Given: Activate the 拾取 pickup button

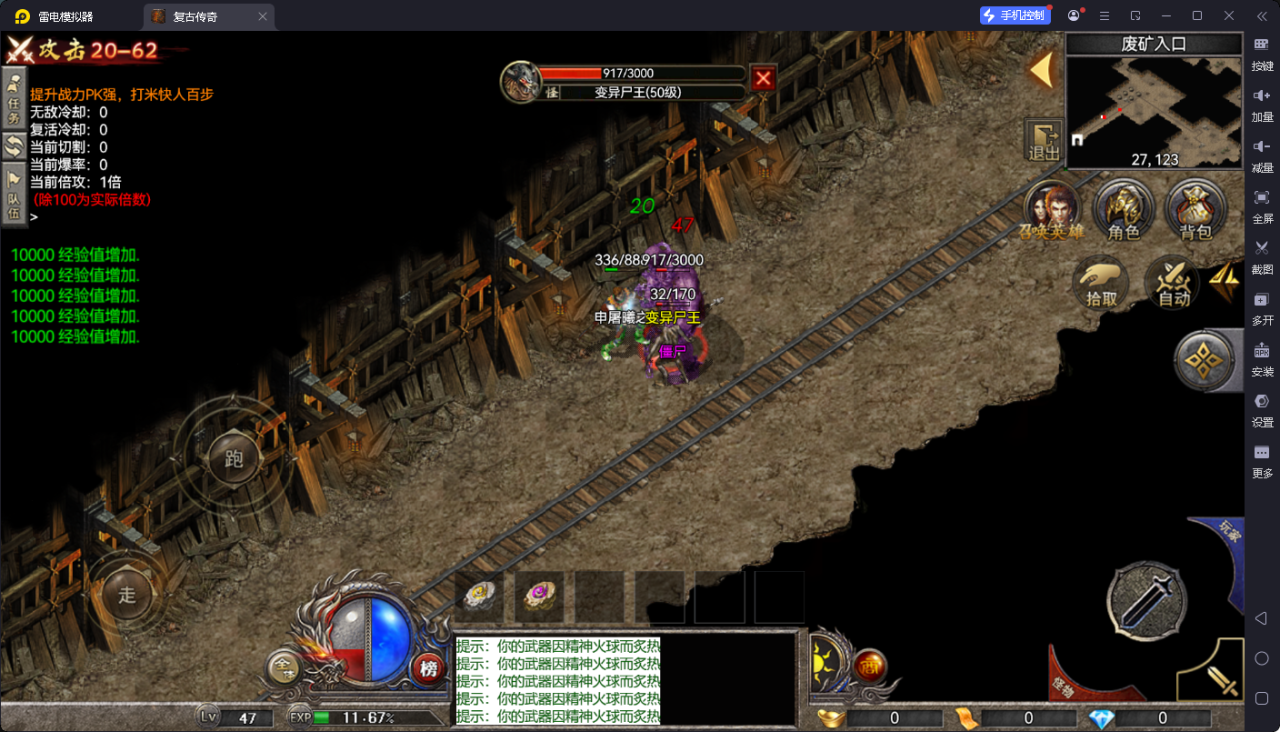Looking at the screenshot, I should click(1102, 283).
